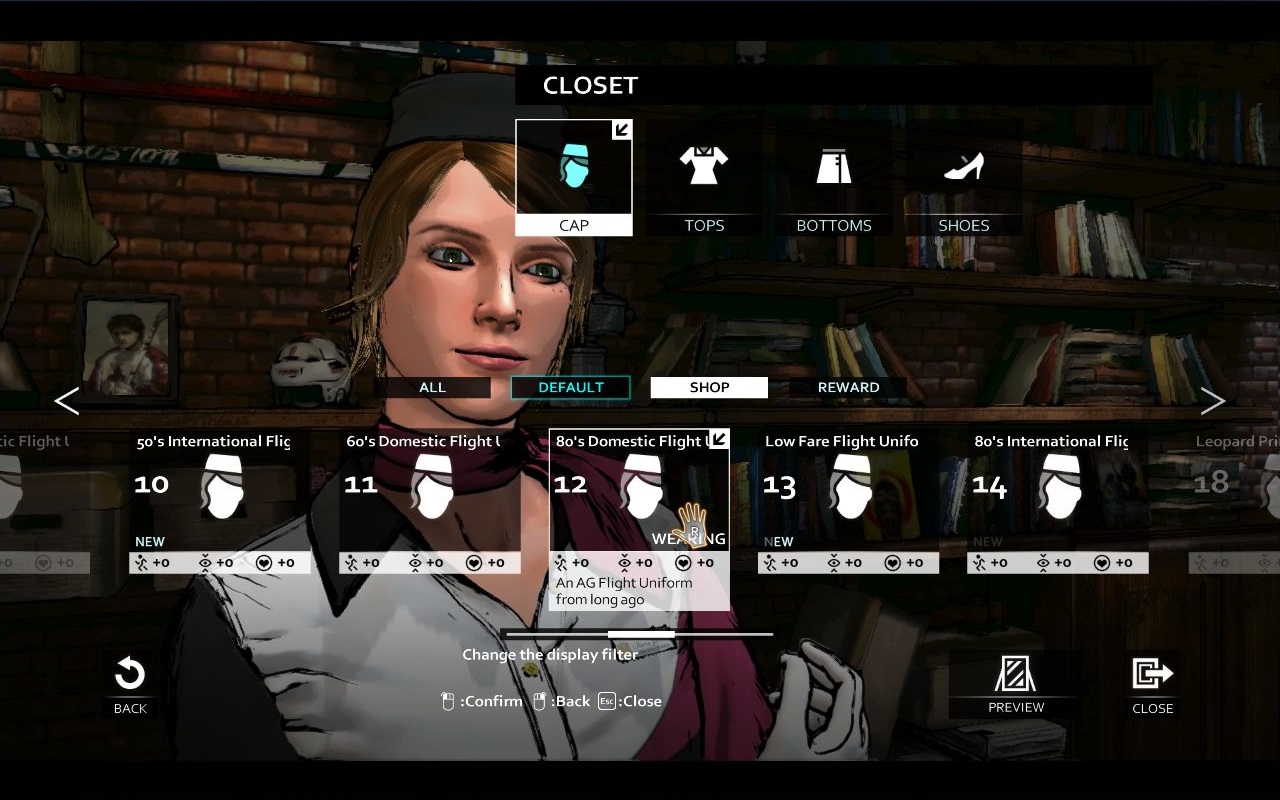The width and height of the screenshot is (1280, 800).
Task: Select the CAP clothing category icon
Action: pyautogui.click(x=573, y=170)
